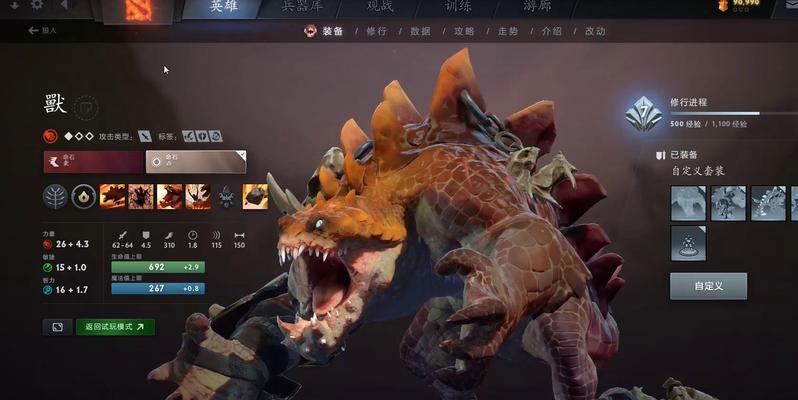Show the 数据 stats sub-tab
798x400 pixels.
pyautogui.click(x=420, y=31)
